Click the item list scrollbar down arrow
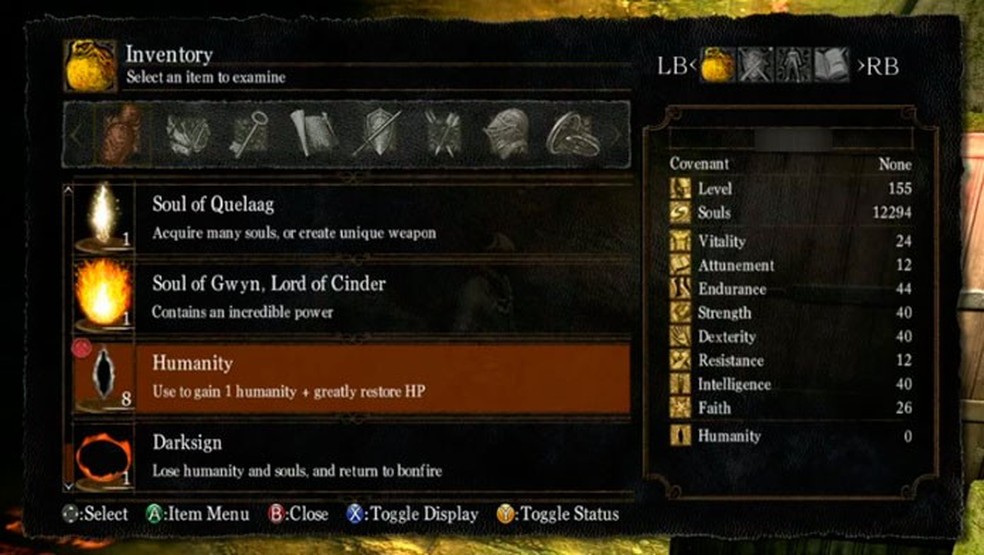This screenshot has width=984, height=555. pyautogui.click(x=67, y=485)
